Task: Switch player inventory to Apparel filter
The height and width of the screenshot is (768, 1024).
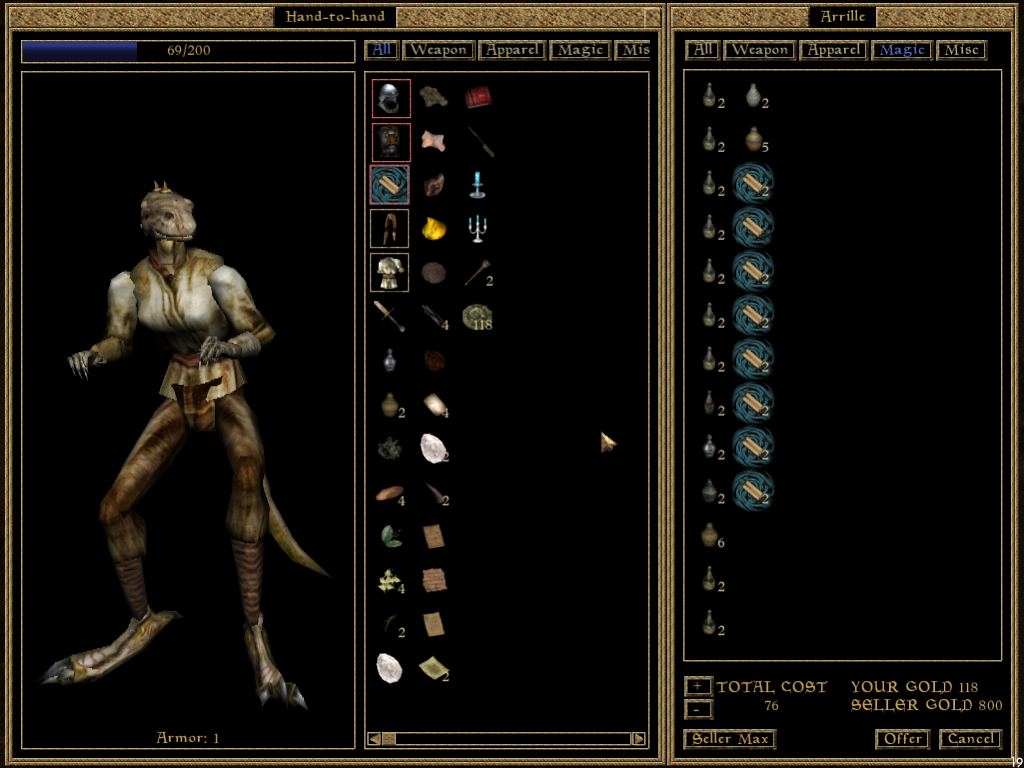Action: pyautogui.click(x=512, y=49)
